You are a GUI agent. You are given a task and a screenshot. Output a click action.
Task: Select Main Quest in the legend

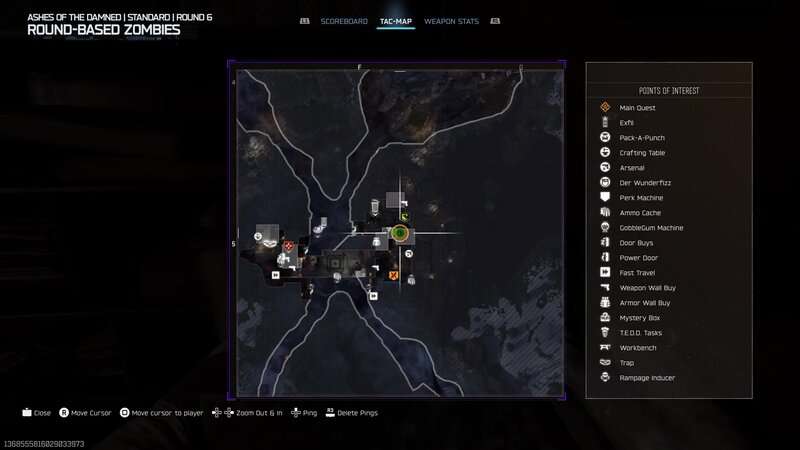tap(636, 107)
